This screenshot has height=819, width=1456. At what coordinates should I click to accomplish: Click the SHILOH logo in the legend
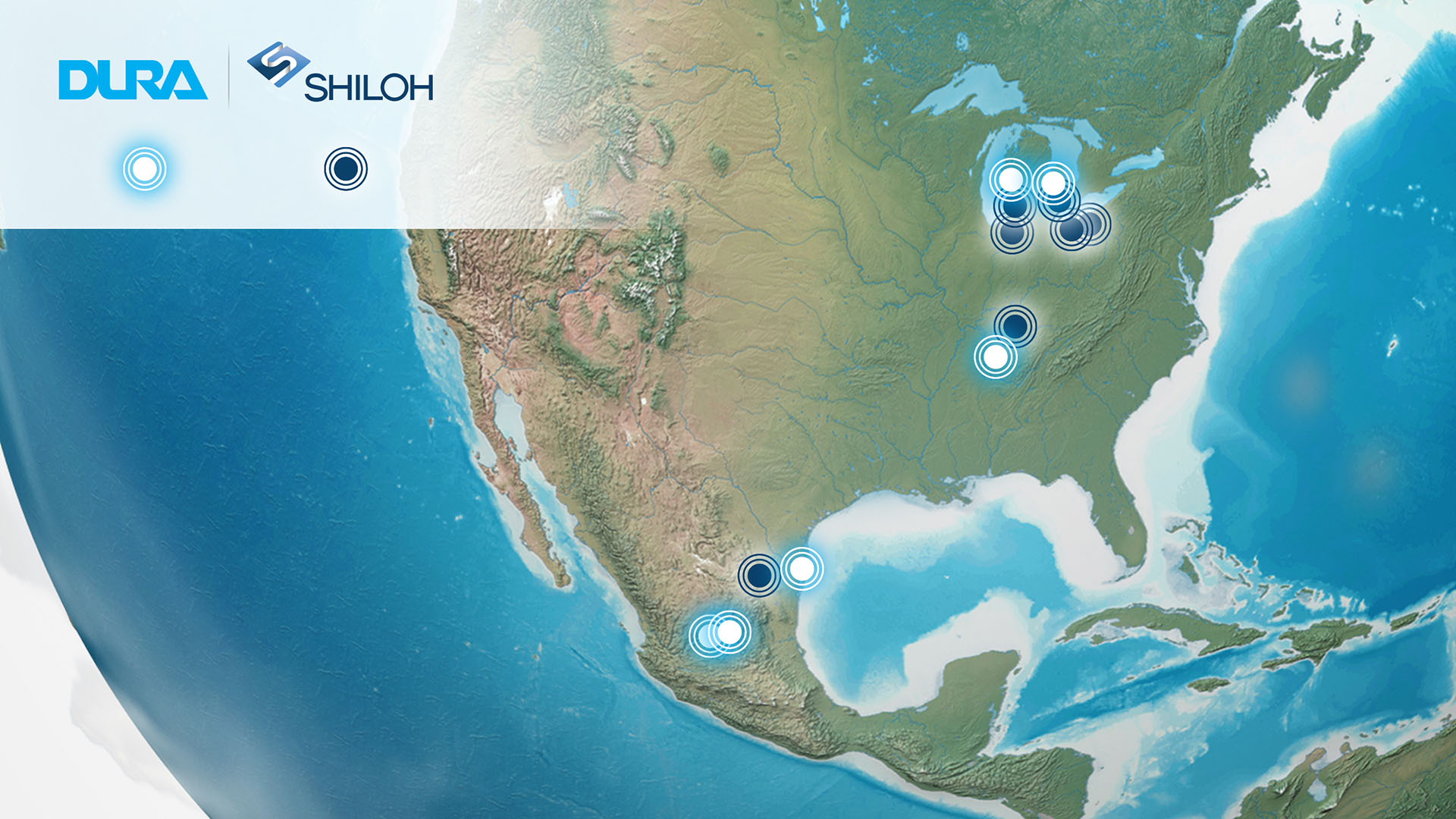pyautogui.click(x=341, y=74)
